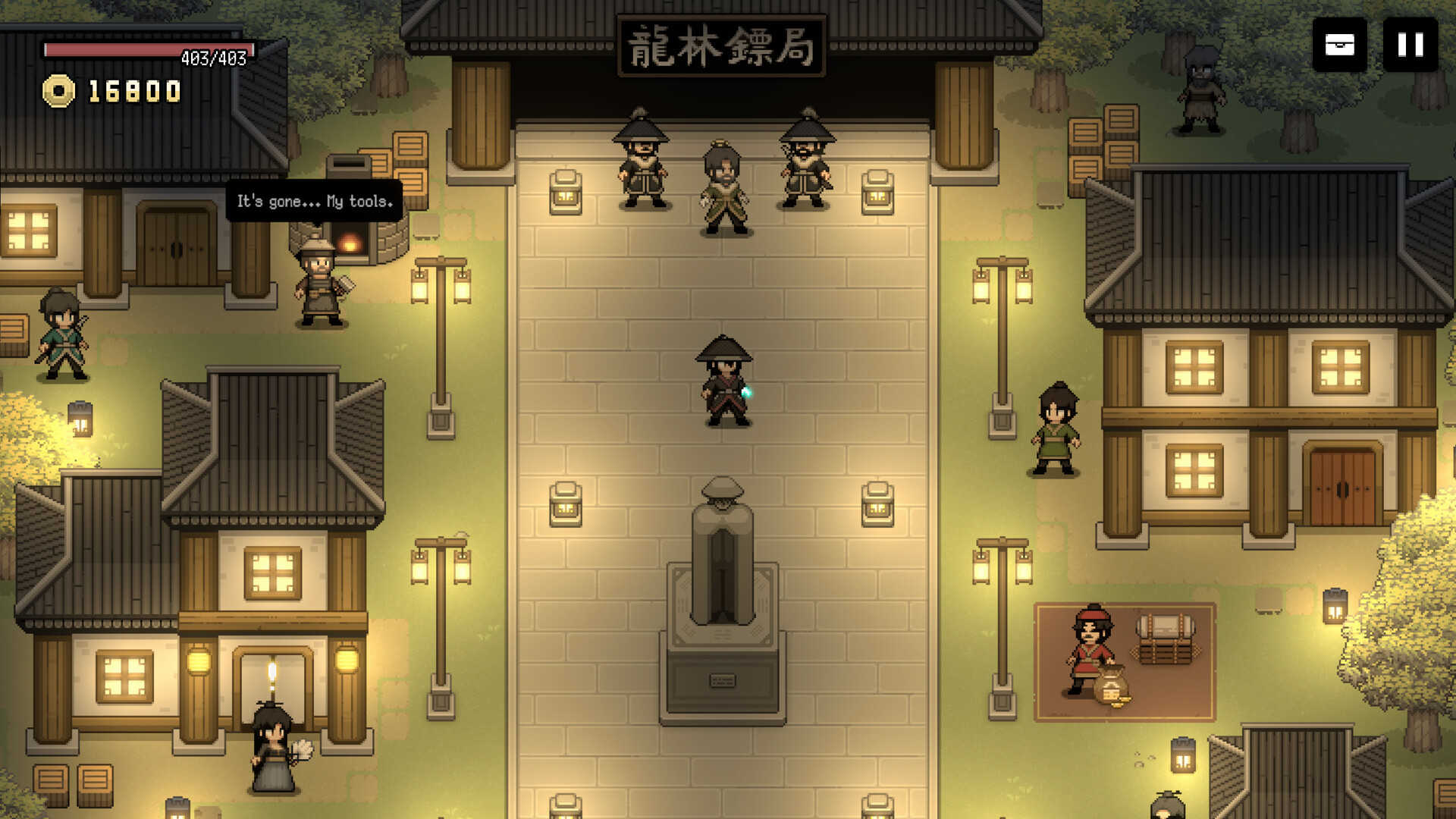
Task: Click the dialogue bubble saying 'It's gone... My tools.'
Action: pos(314,202)
